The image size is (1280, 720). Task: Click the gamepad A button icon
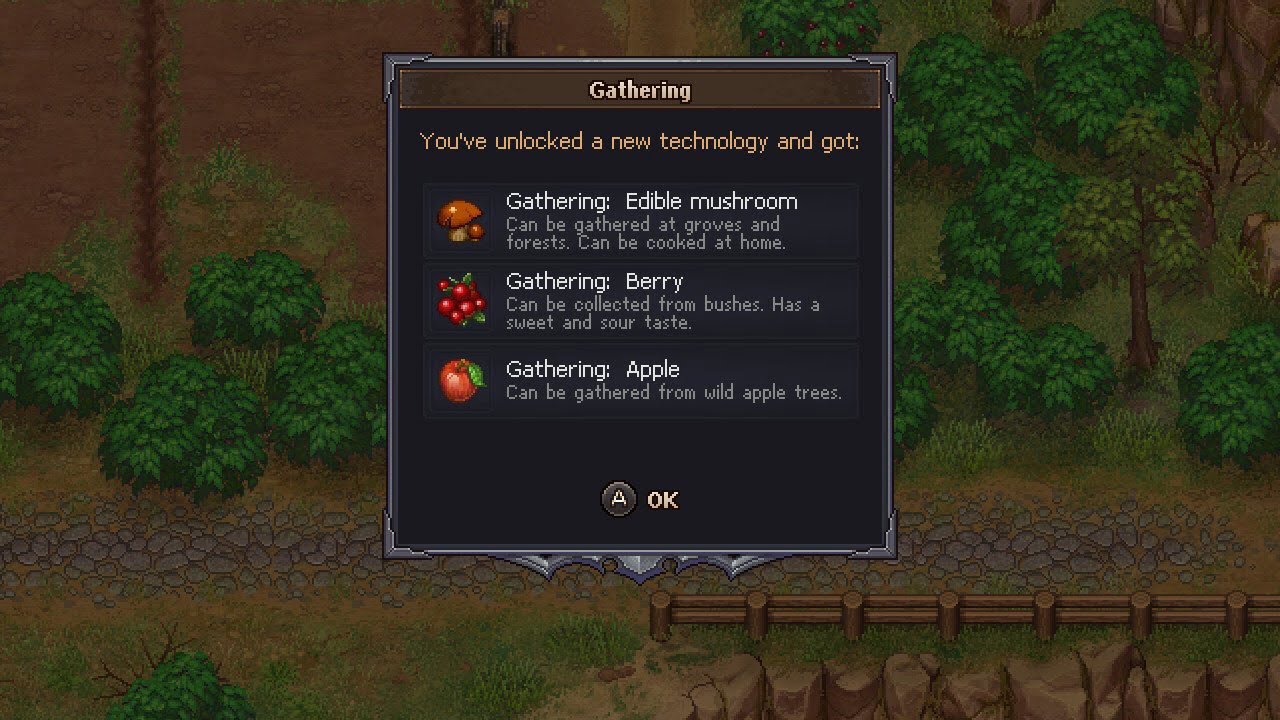click(620, 500)
